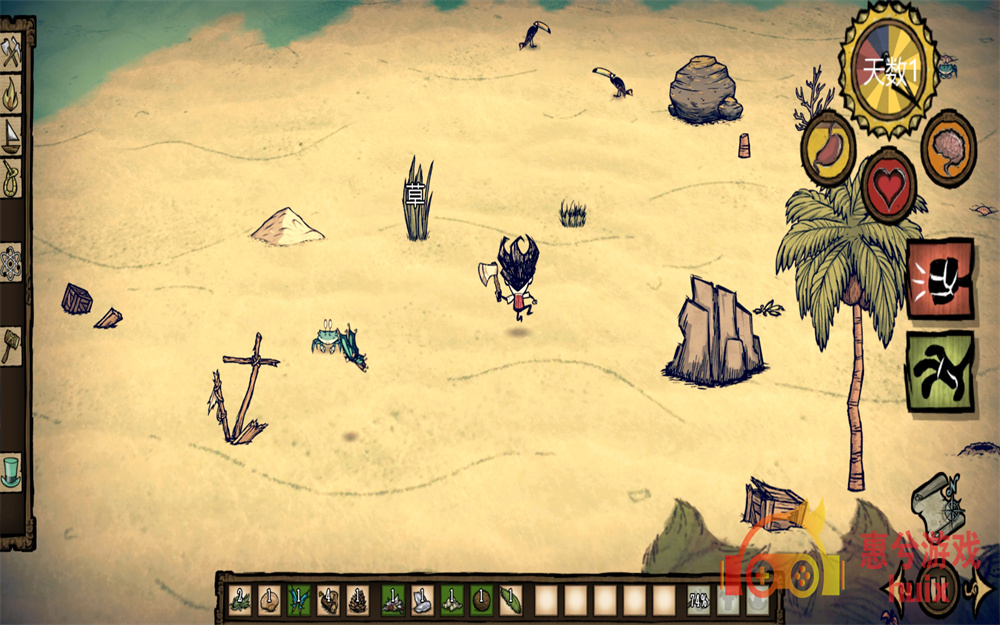Select the equipped axe slot showing 74%
This screenshot has height=625, width=1000.
click(699, 600)
